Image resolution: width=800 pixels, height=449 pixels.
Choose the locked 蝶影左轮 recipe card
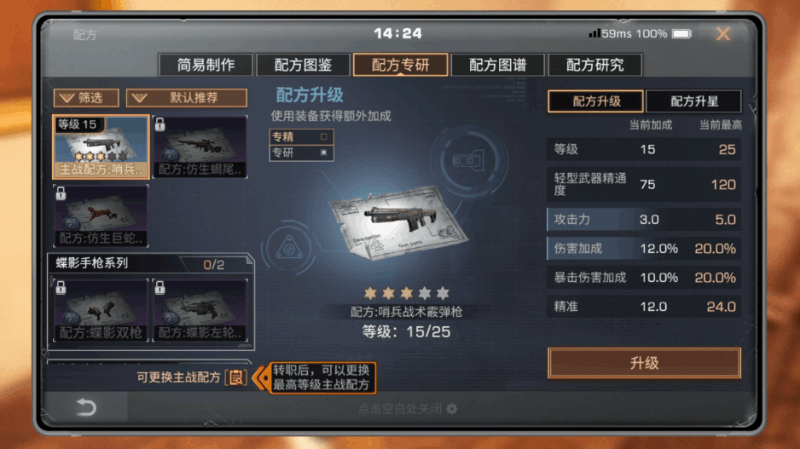click(x=199, y=307)
